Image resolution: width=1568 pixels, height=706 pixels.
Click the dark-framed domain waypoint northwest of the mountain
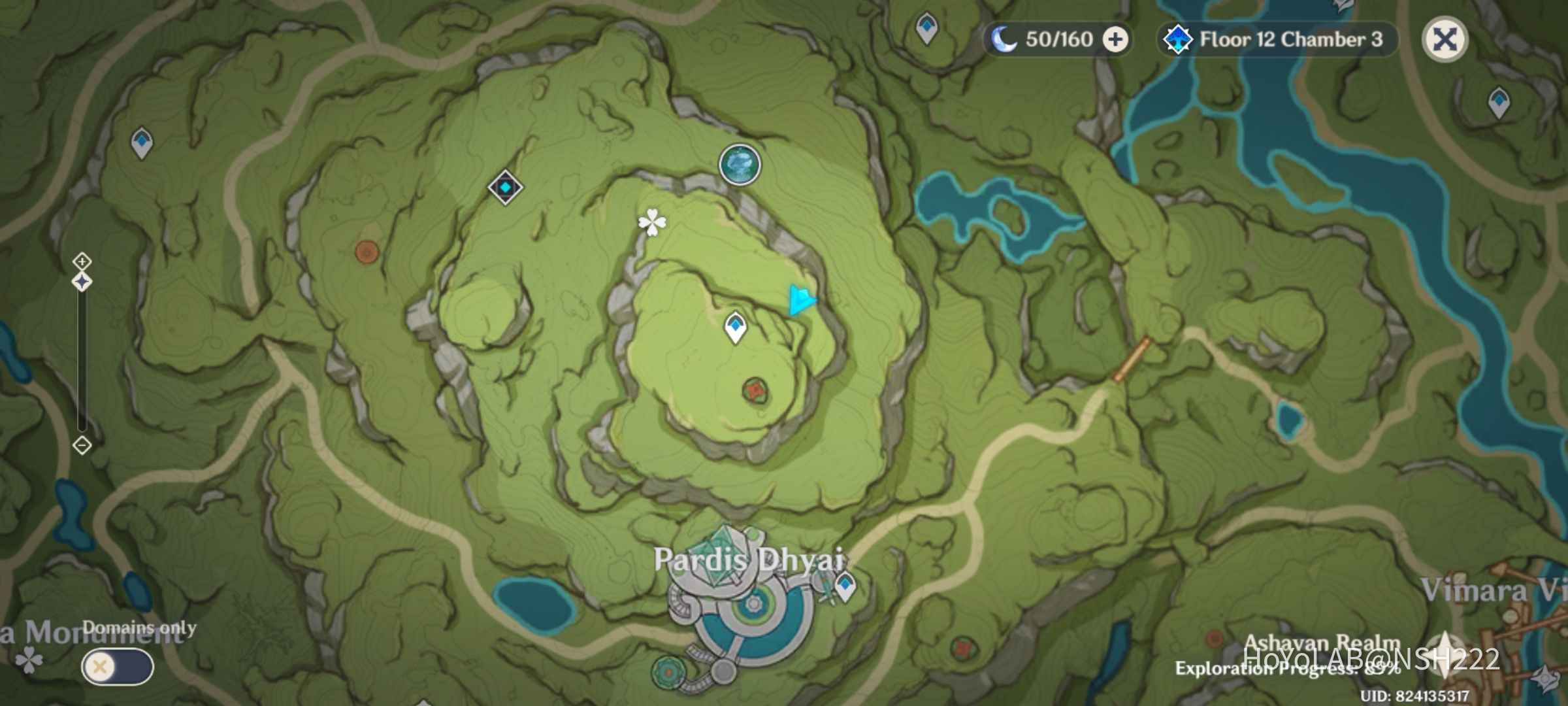504,188
